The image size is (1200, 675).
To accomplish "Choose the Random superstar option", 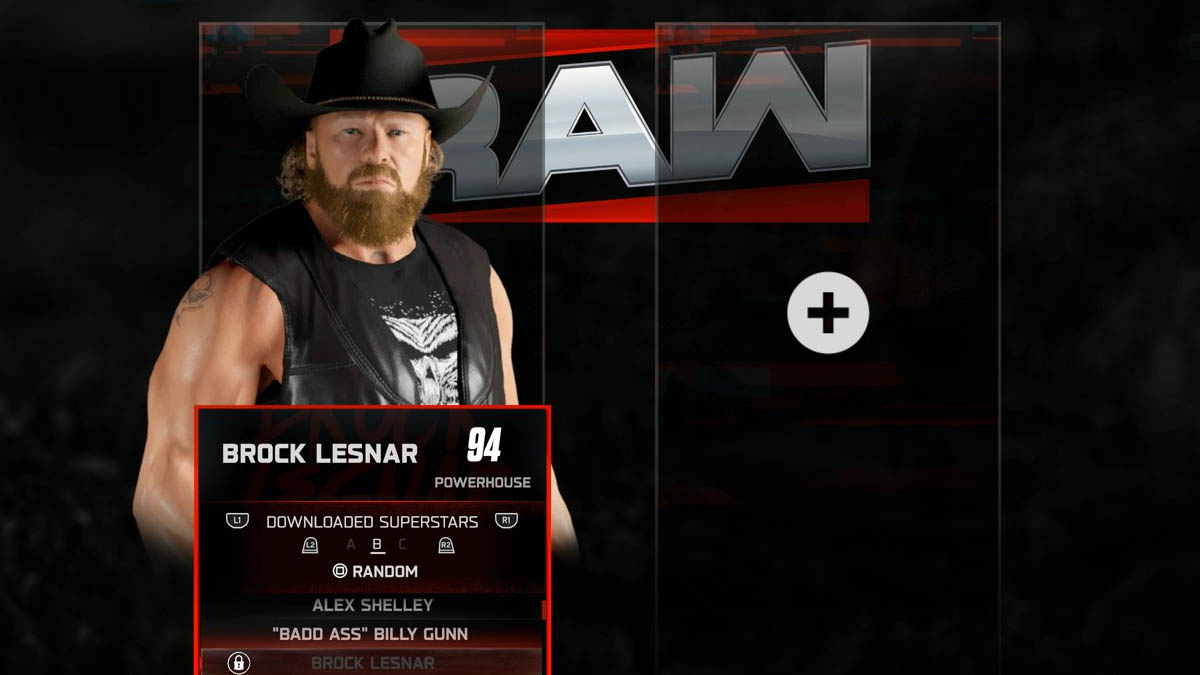I will click(x=375, y=572).
